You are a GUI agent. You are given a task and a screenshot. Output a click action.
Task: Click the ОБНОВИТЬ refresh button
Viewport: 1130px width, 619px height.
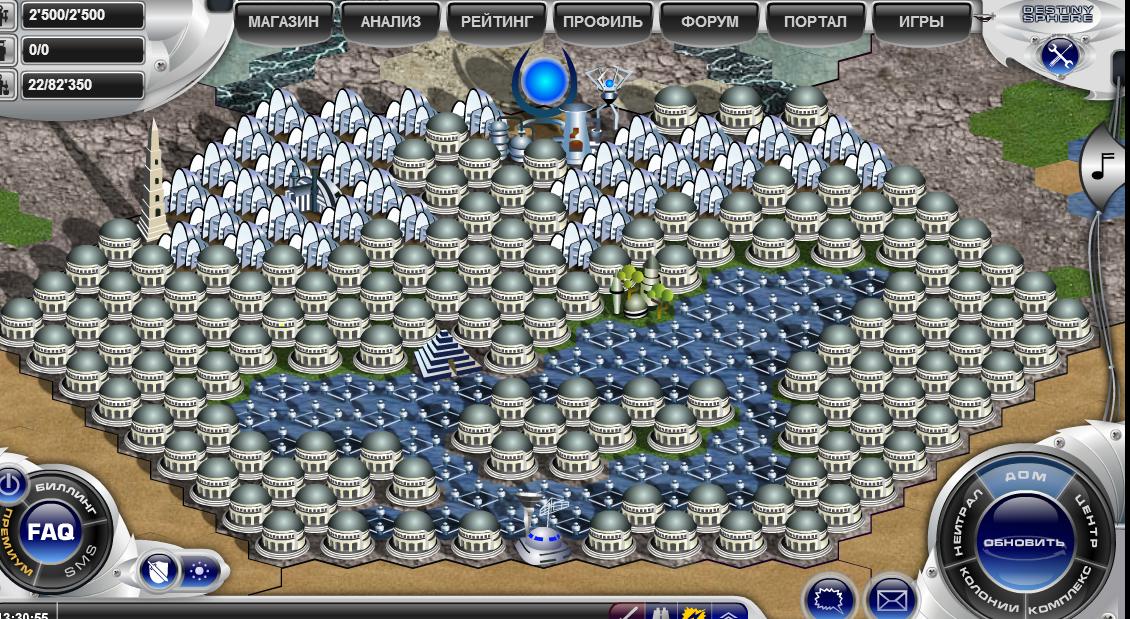pos(1024,541)
